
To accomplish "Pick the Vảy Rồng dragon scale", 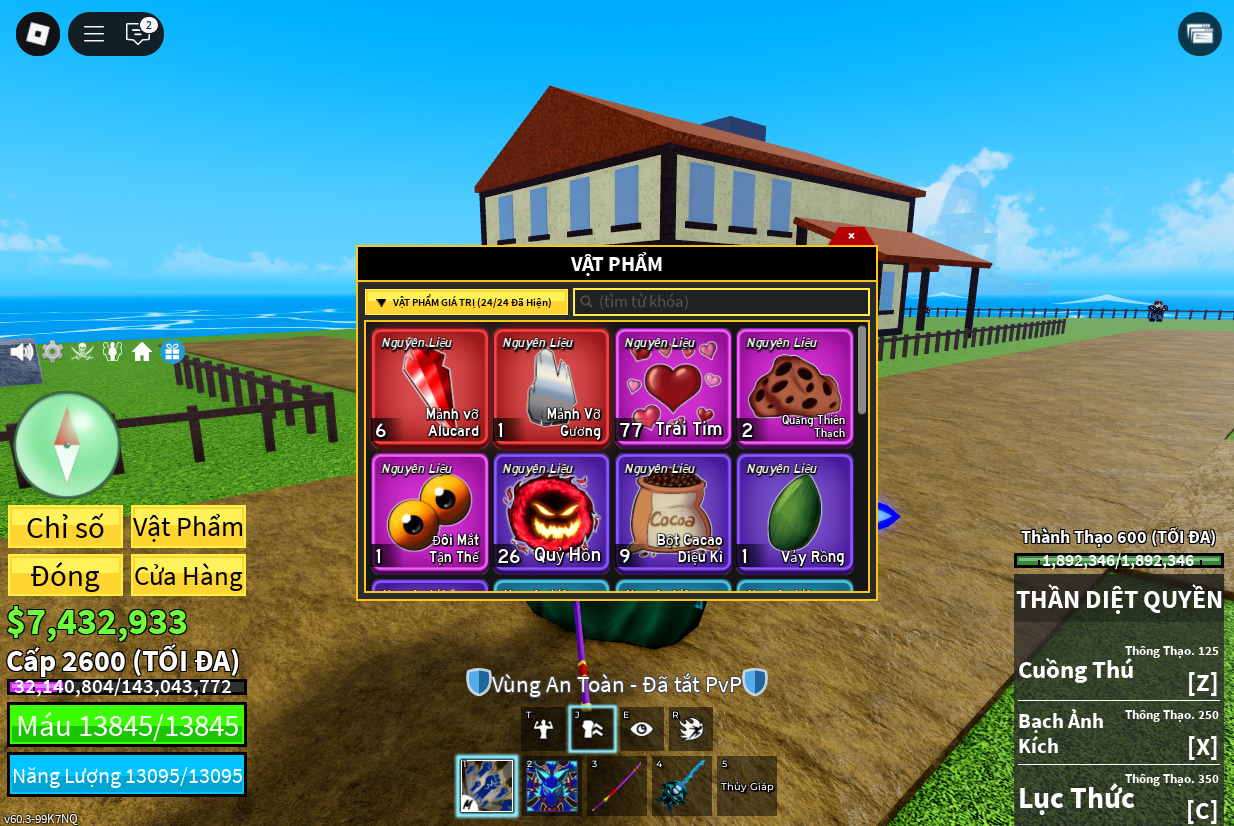I will pos(795,512).
